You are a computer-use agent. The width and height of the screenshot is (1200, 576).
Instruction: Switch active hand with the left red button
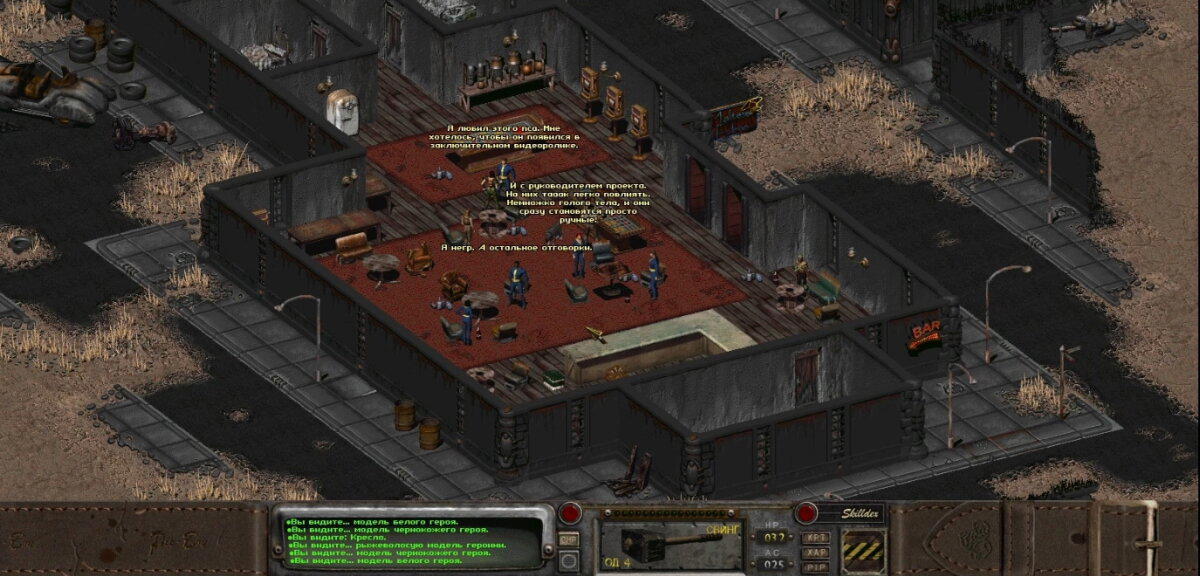pyautogui.click(x=571, y=514)
